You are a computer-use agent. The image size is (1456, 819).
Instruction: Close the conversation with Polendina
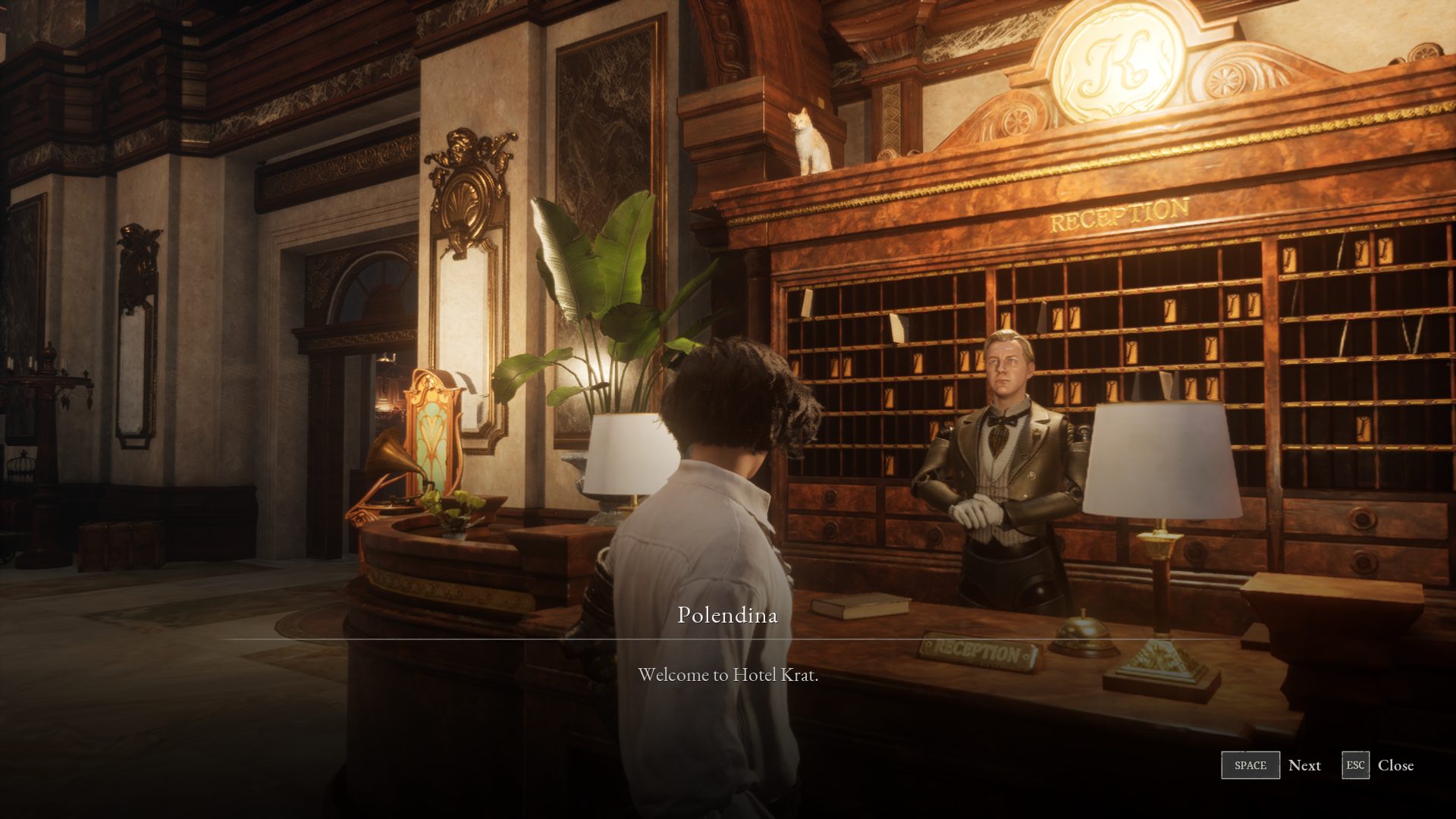point(1377,765)
